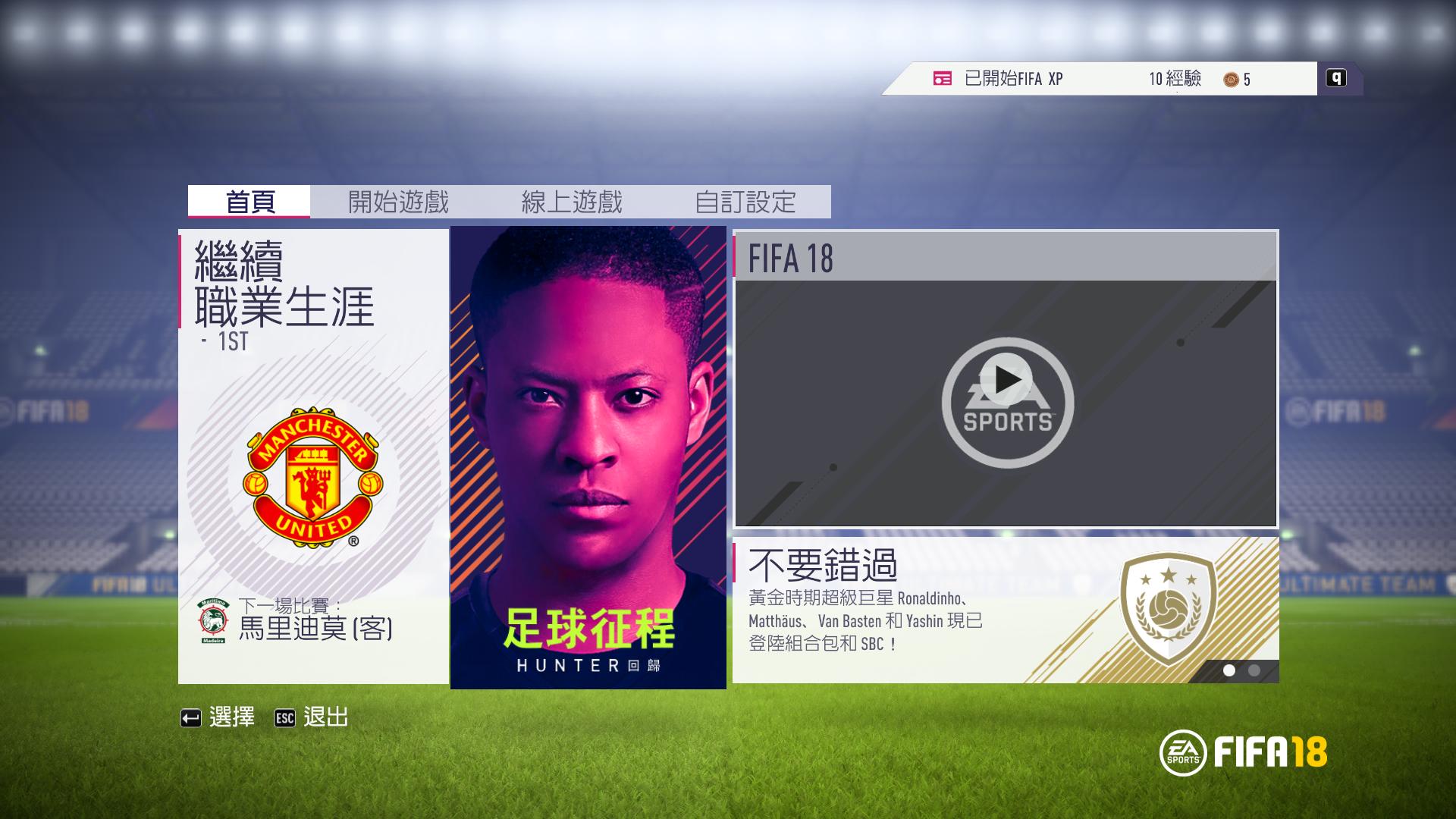Click the 10 經驗 XP progress indicator
1456x819 pixels.
[x=1175, y=77]
